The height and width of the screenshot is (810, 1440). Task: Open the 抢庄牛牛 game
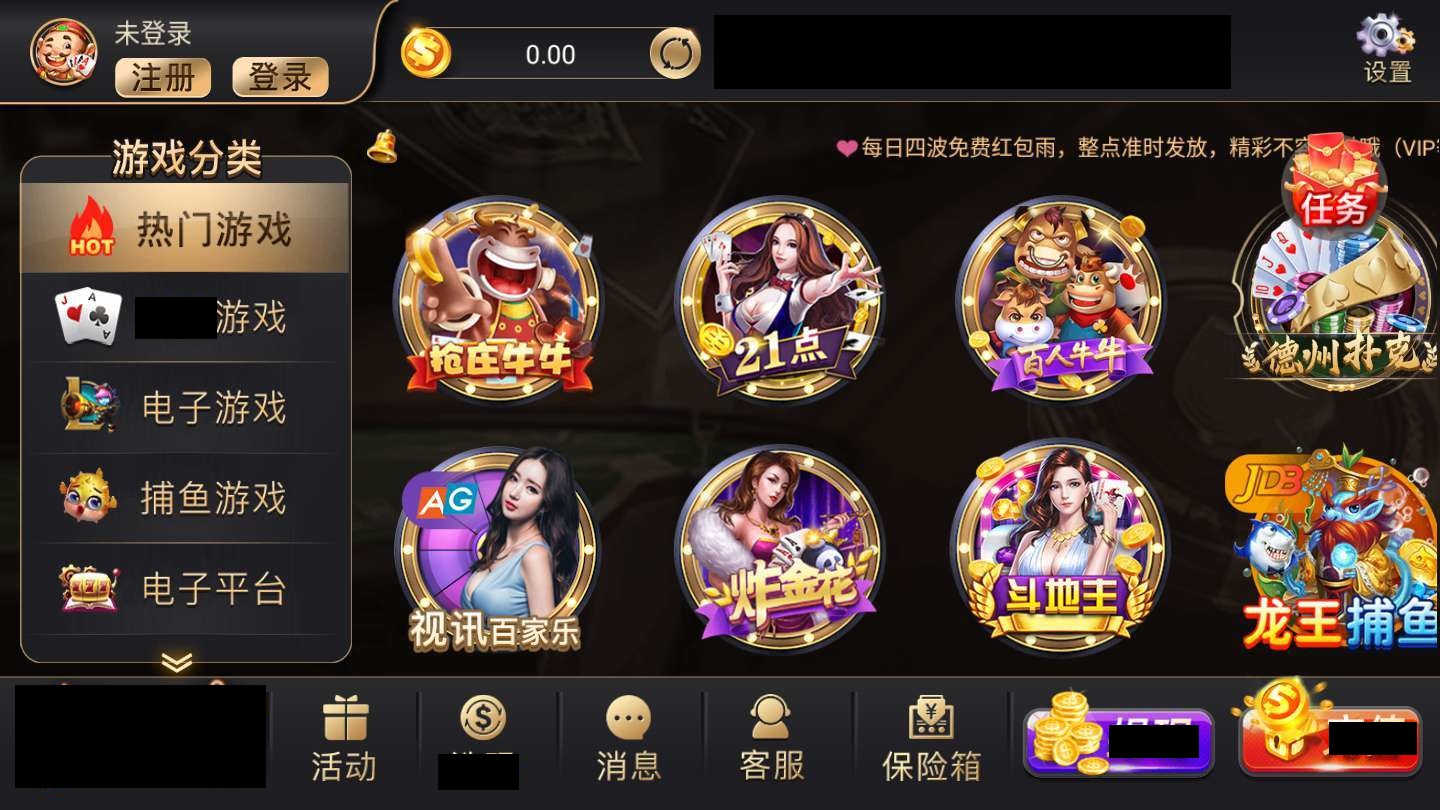500,300
